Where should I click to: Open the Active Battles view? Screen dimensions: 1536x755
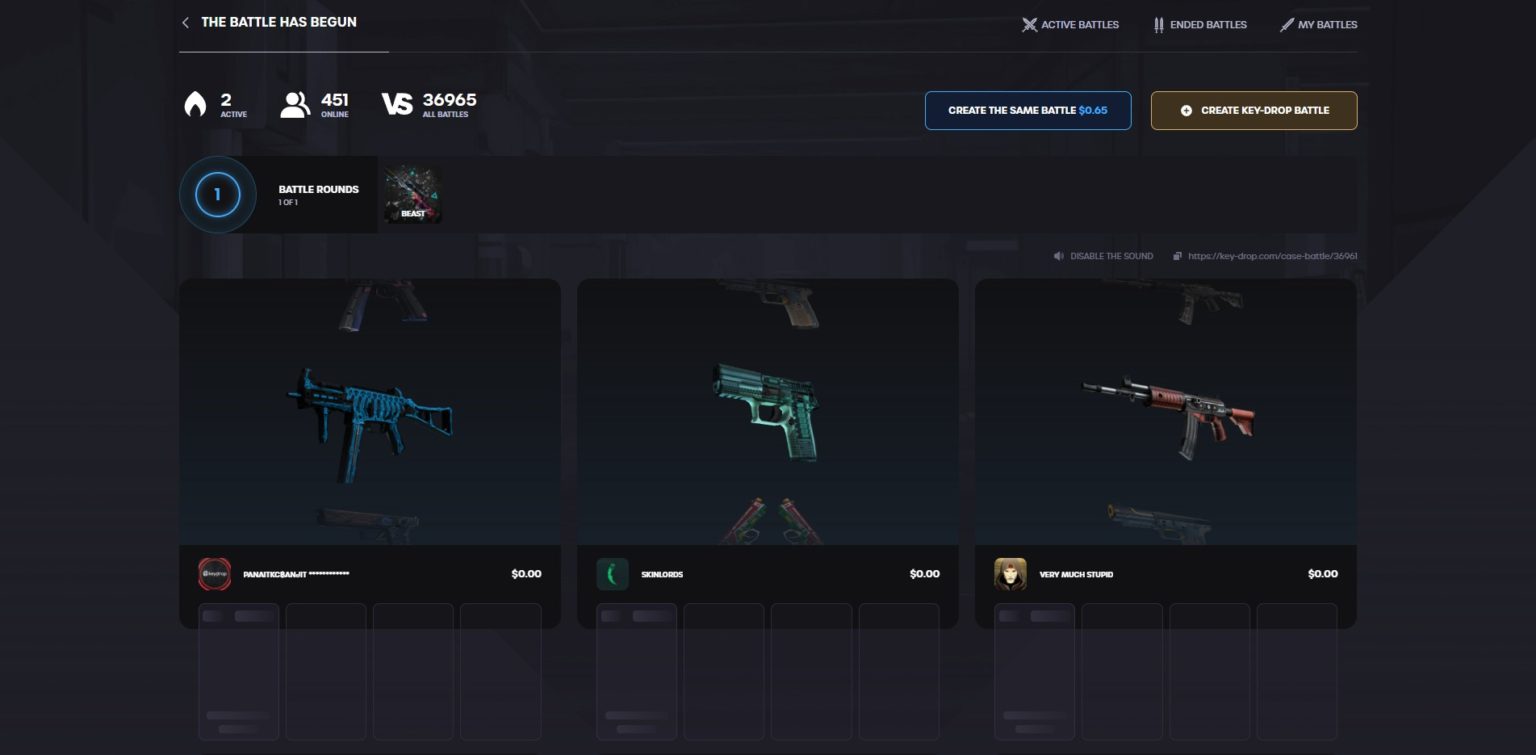(1071, 25)
